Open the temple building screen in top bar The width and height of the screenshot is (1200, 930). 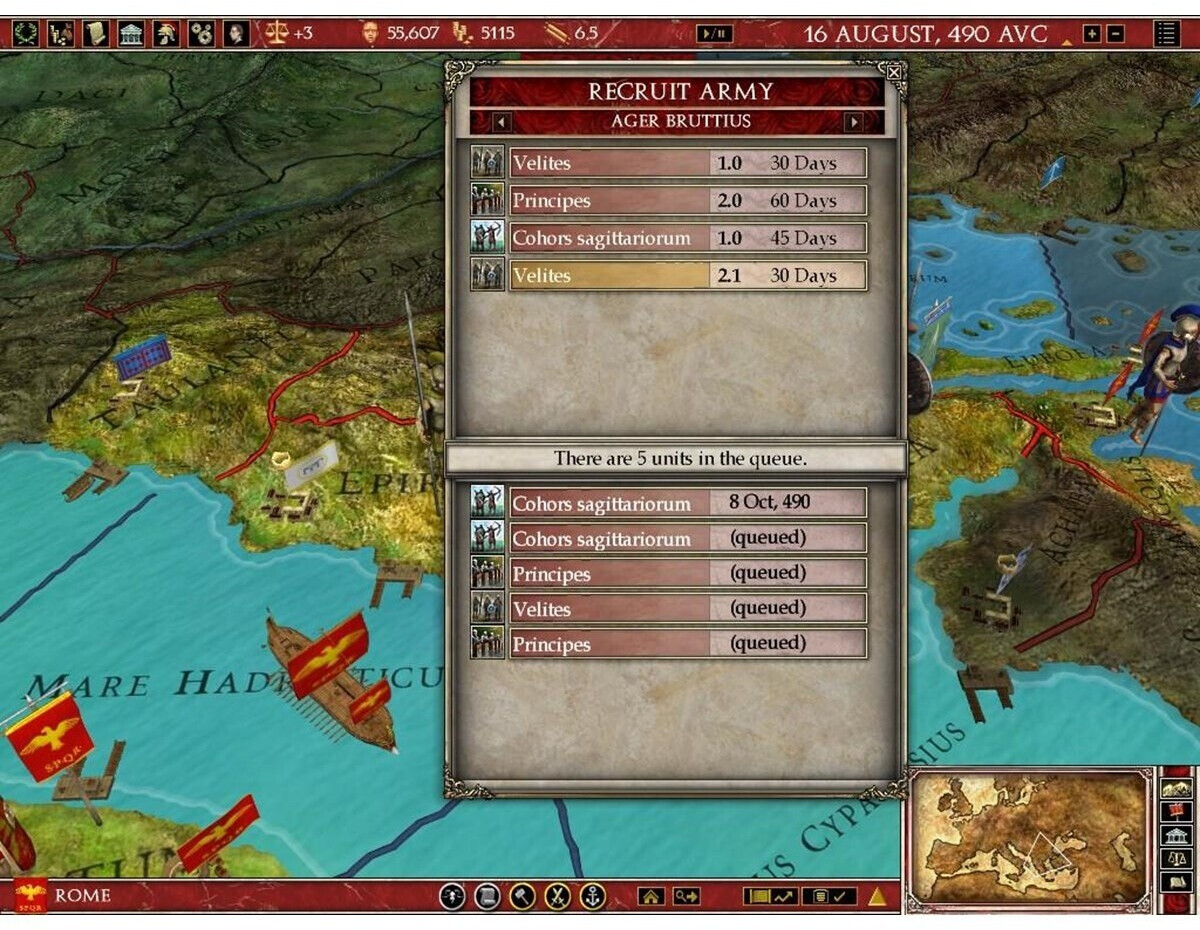coord(131,34)
